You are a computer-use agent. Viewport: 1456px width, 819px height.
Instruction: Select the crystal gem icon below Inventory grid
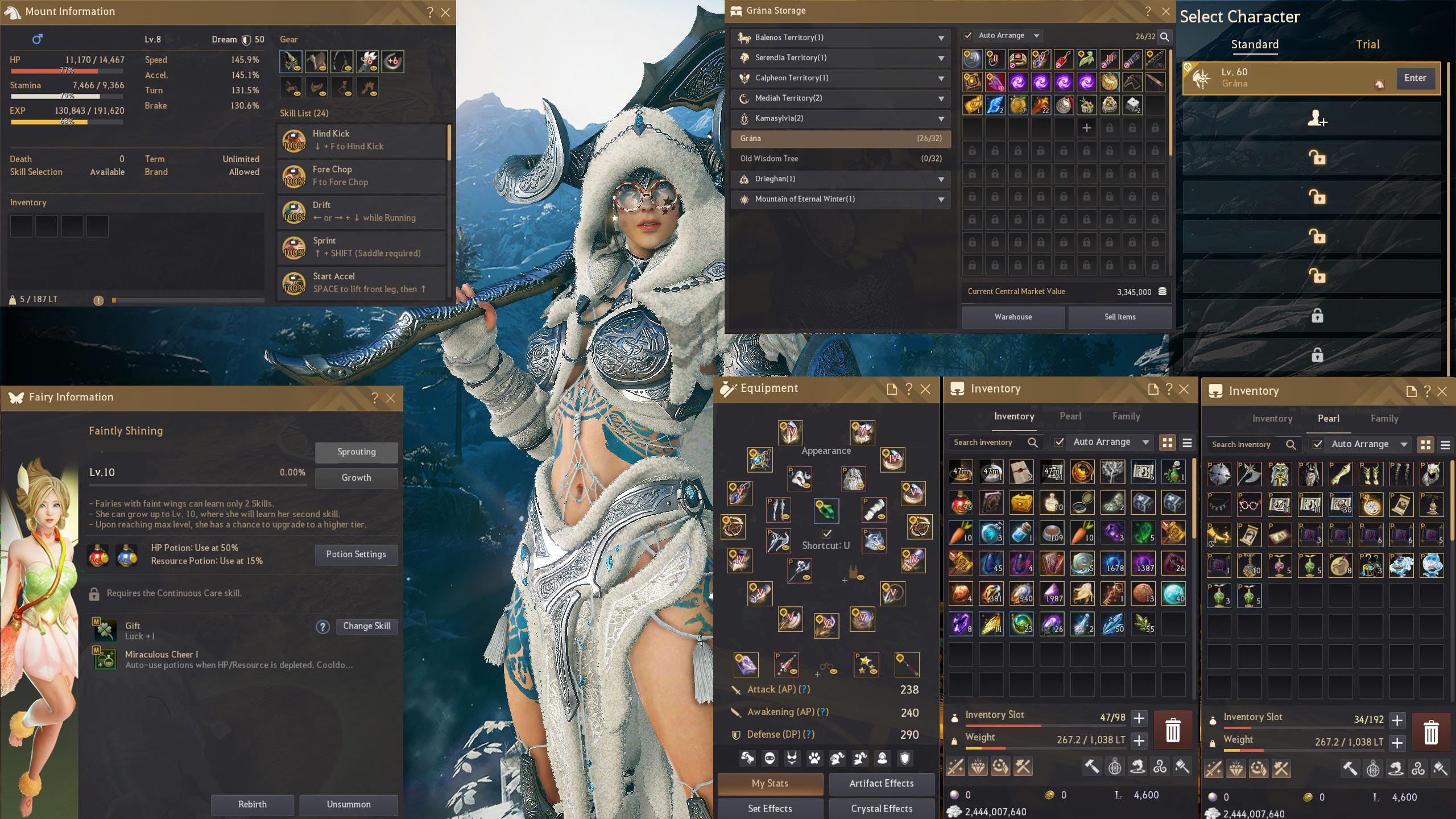(x=978, y=766)
